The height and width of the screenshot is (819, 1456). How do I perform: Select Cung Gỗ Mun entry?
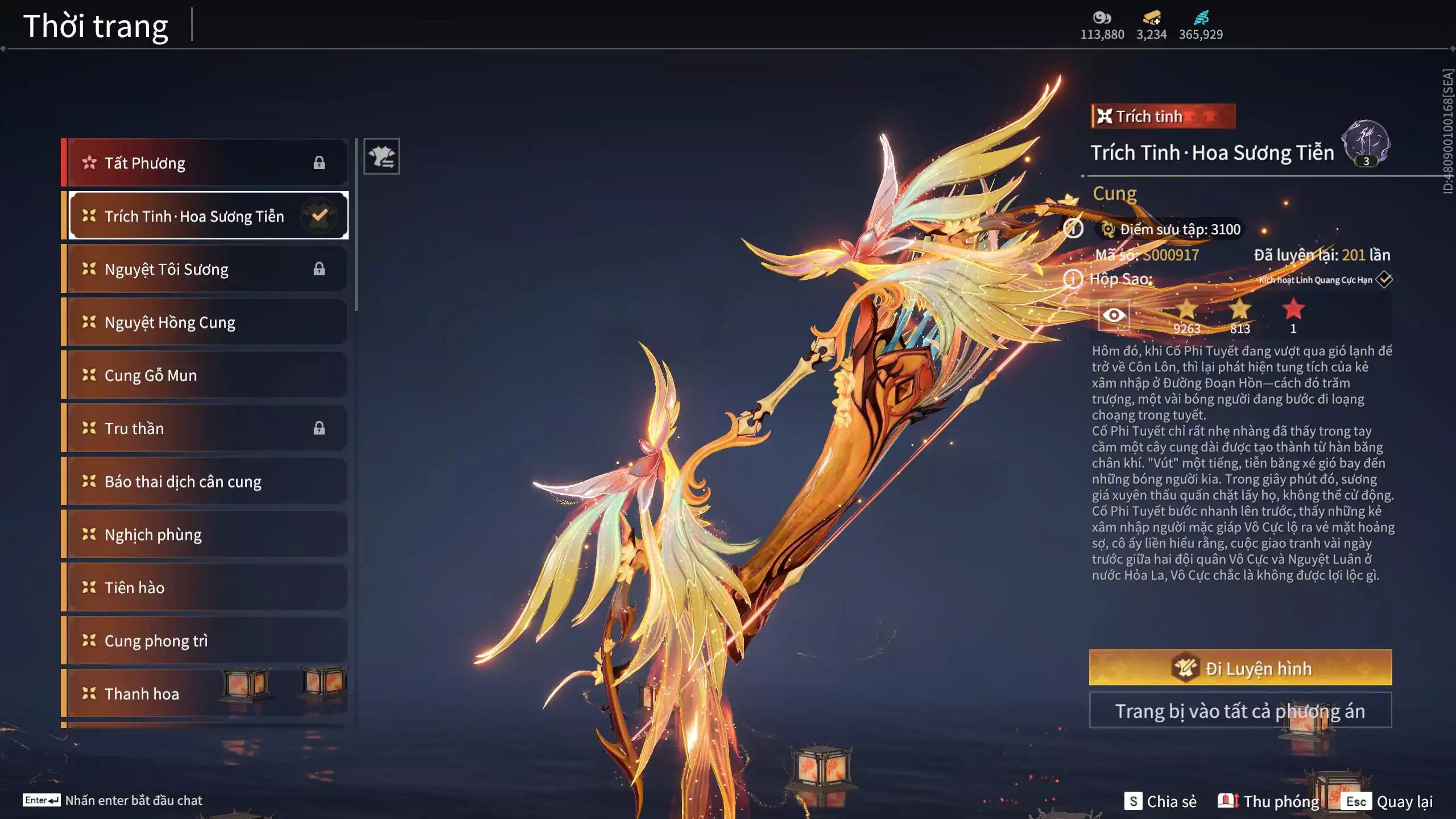205,375
